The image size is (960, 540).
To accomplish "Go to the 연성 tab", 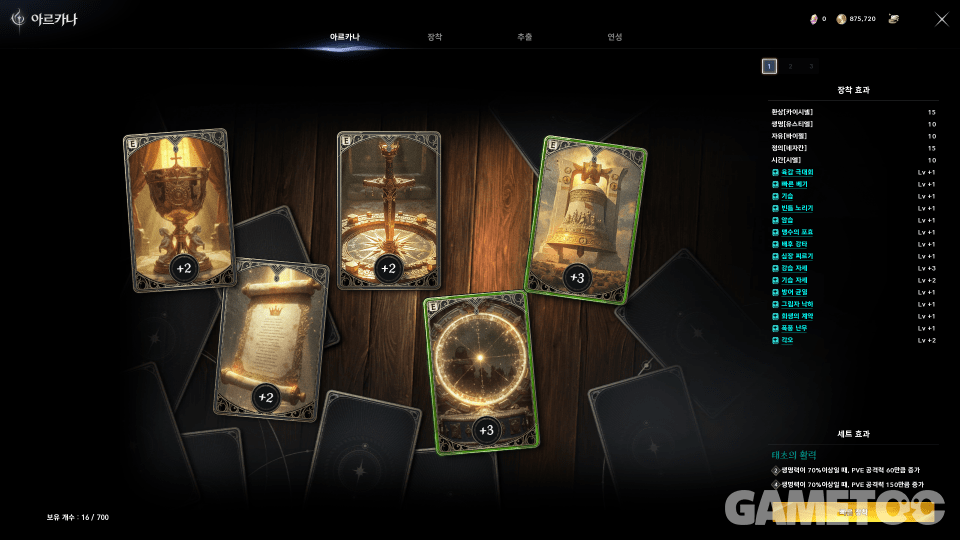I will tap(614, 37).
